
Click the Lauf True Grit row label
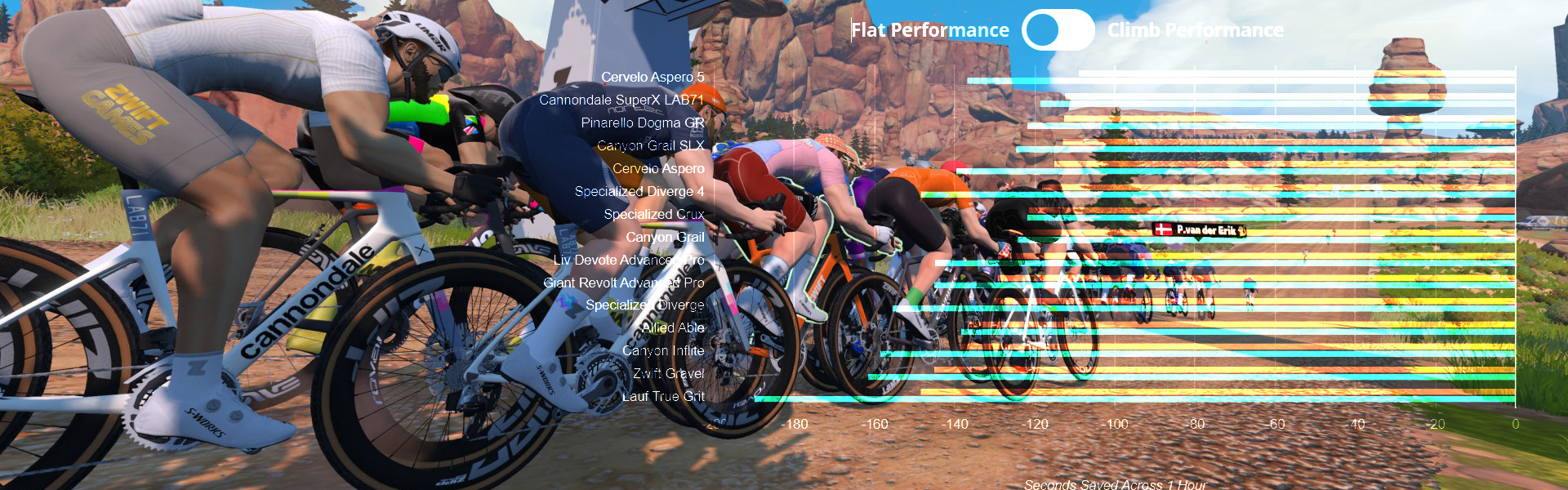[x=662, y=396]
